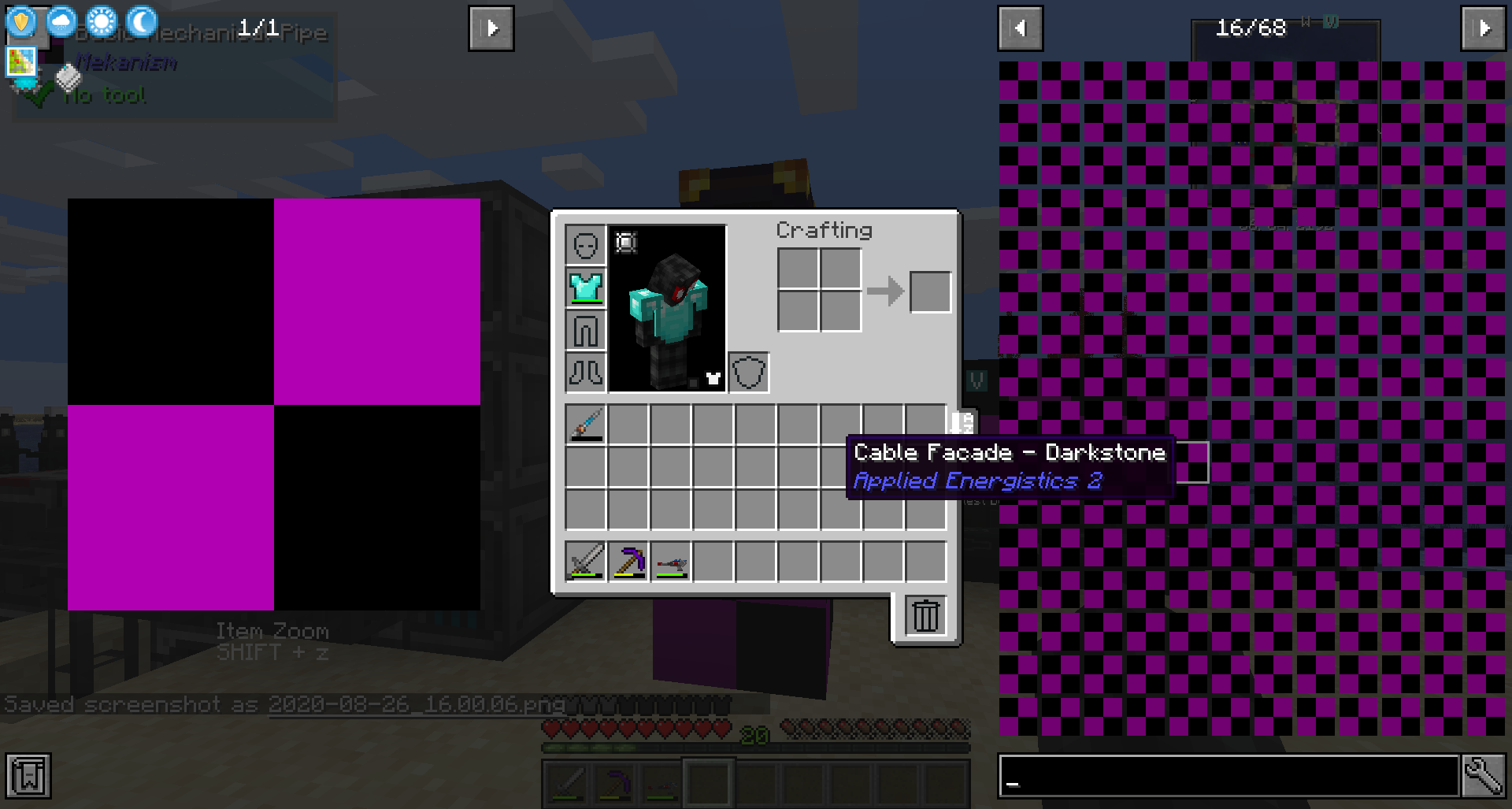Toggle rain with the cloud button
Viewport: 1512px width, 809px height.
[x=61, y=21]
